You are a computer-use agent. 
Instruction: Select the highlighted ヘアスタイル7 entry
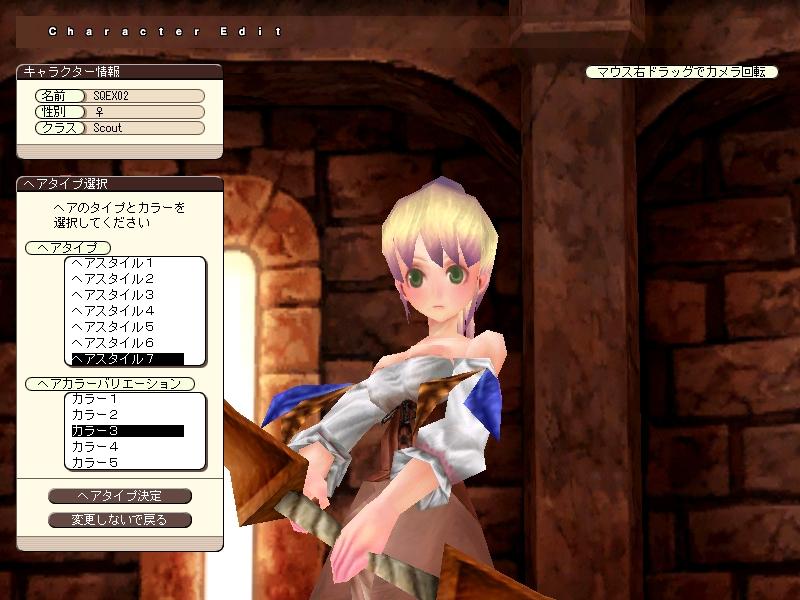(125, 358)
